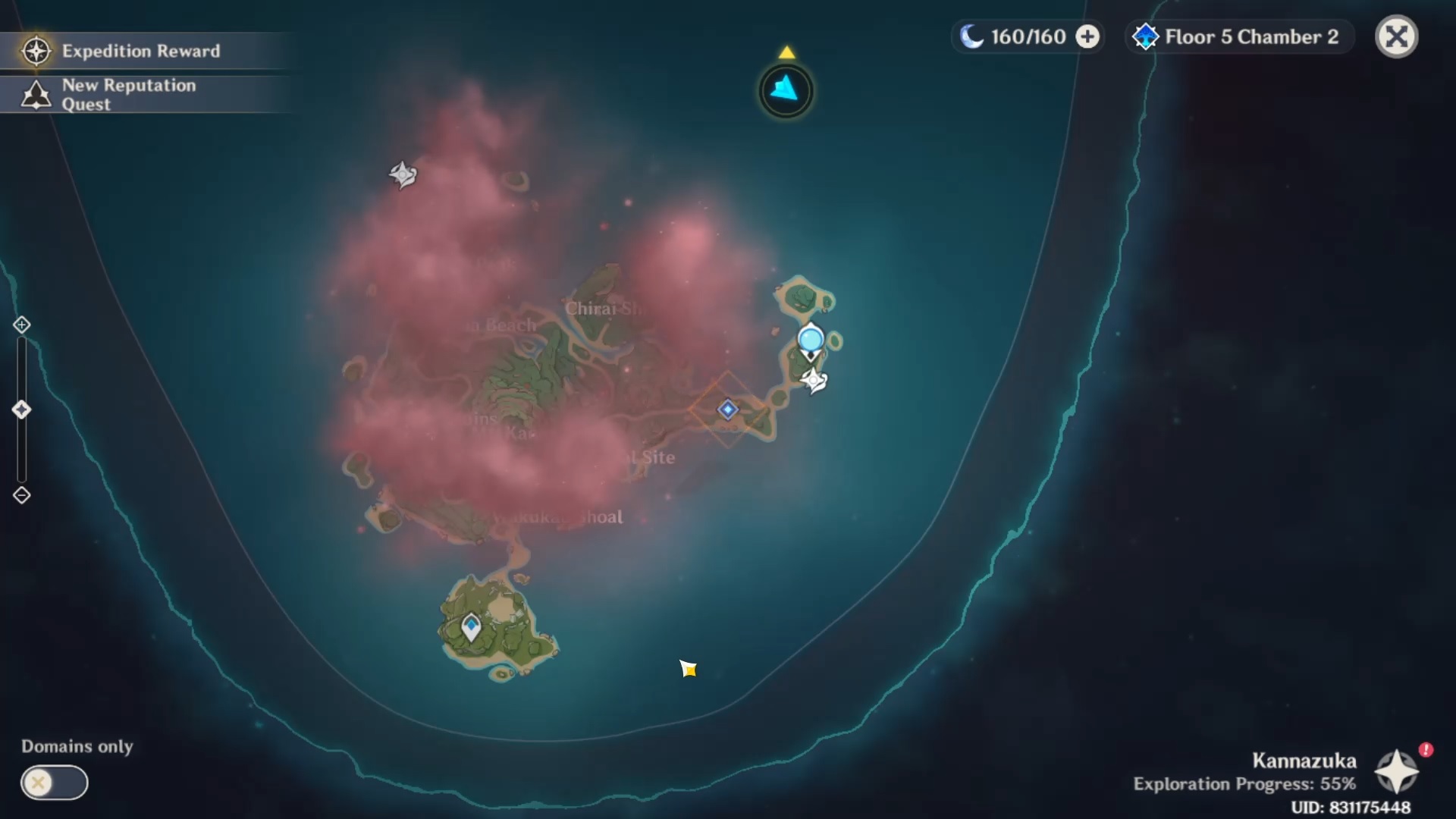Open the Expedition Reward notification
Viewport: 1456px width, 819px height.
coord(141,51)
